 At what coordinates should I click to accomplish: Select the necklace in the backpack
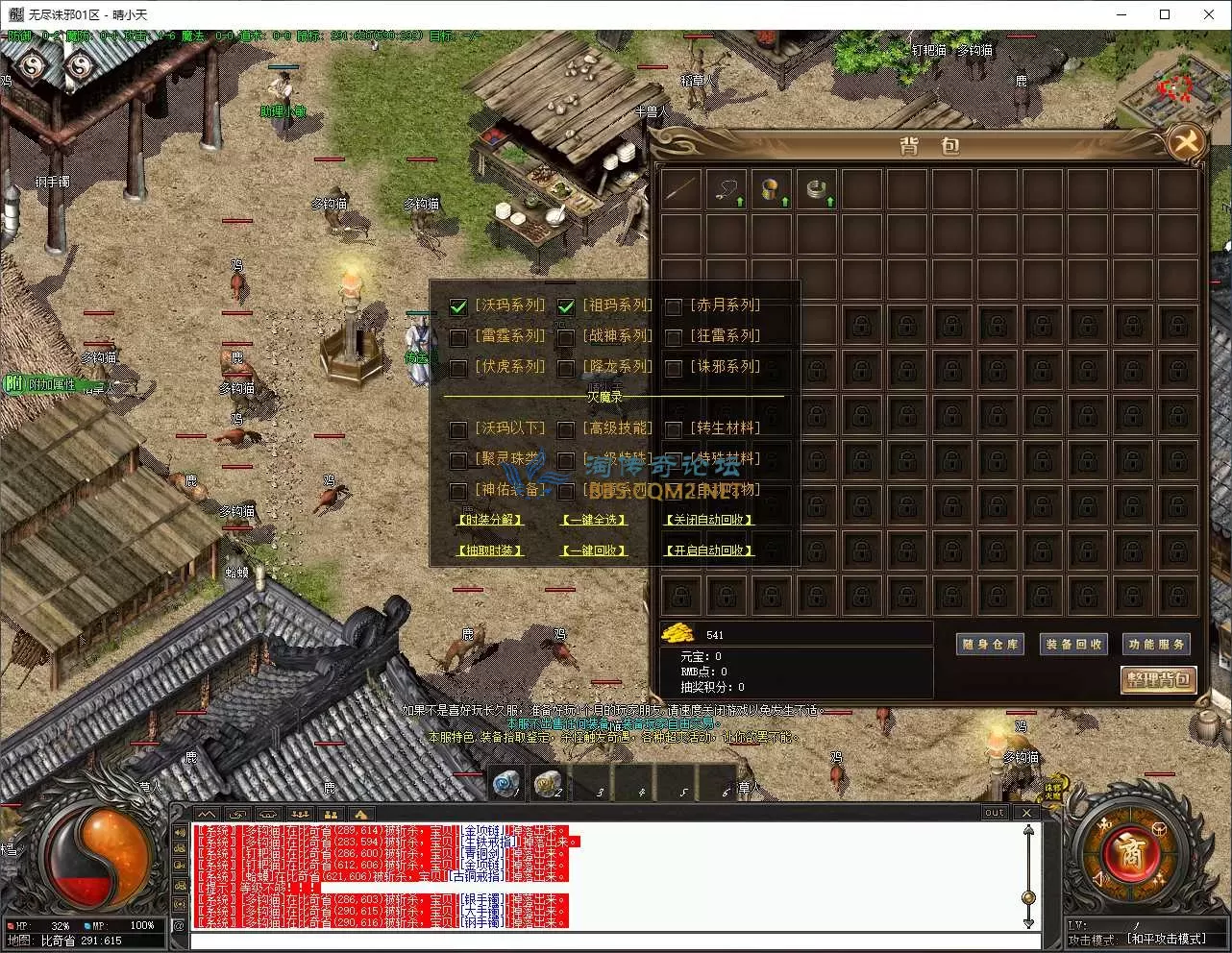coord(726,189)
